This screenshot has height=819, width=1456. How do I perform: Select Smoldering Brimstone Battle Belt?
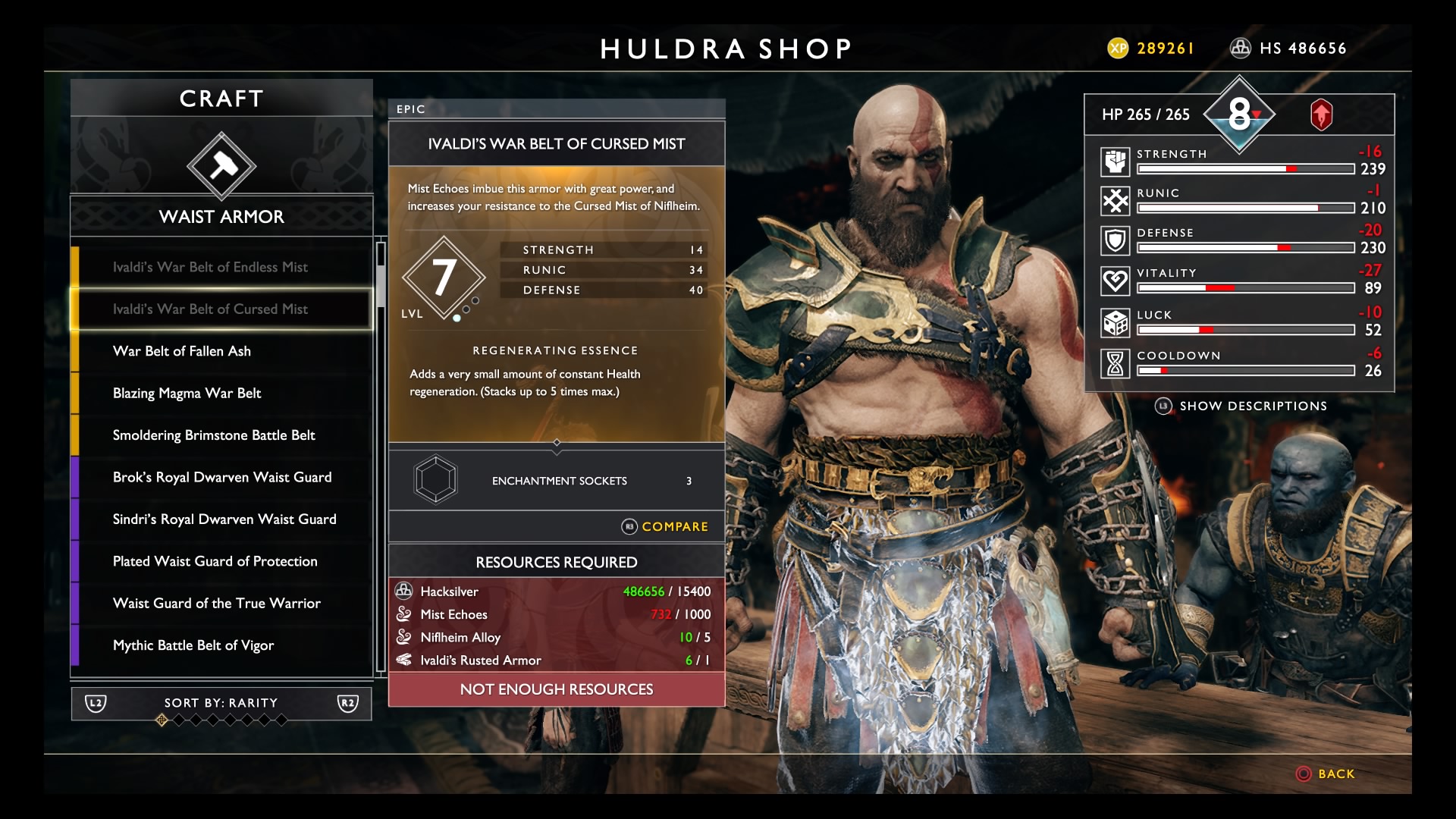[214, 435]
